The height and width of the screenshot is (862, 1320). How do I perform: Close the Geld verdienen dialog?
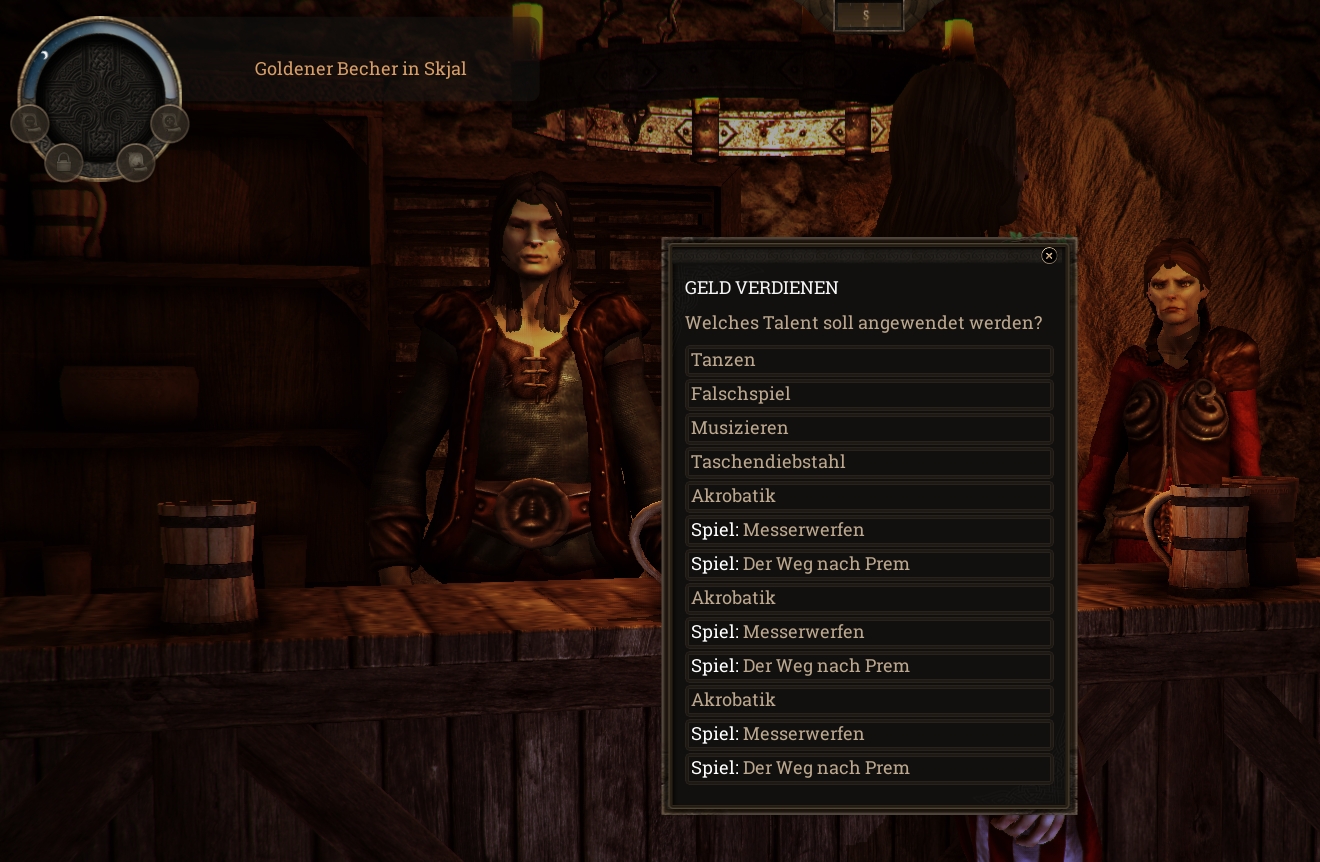pyautogui.click(x=1049, y=256)
